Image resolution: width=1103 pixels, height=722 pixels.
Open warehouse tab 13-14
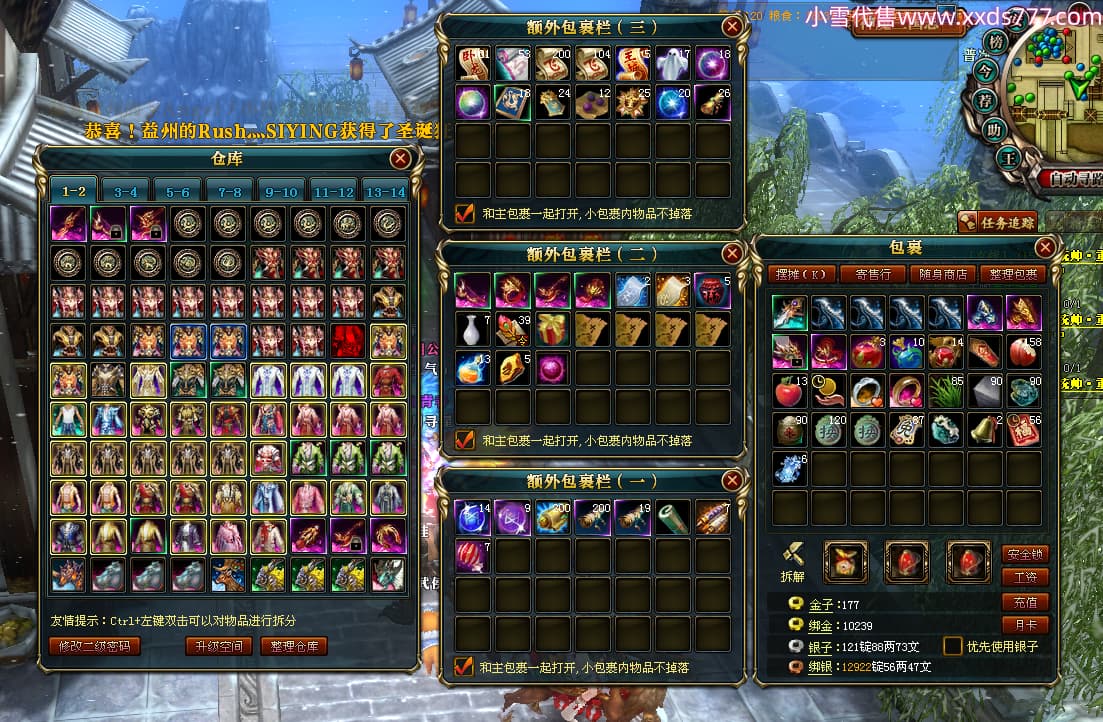tap(386, 191)
